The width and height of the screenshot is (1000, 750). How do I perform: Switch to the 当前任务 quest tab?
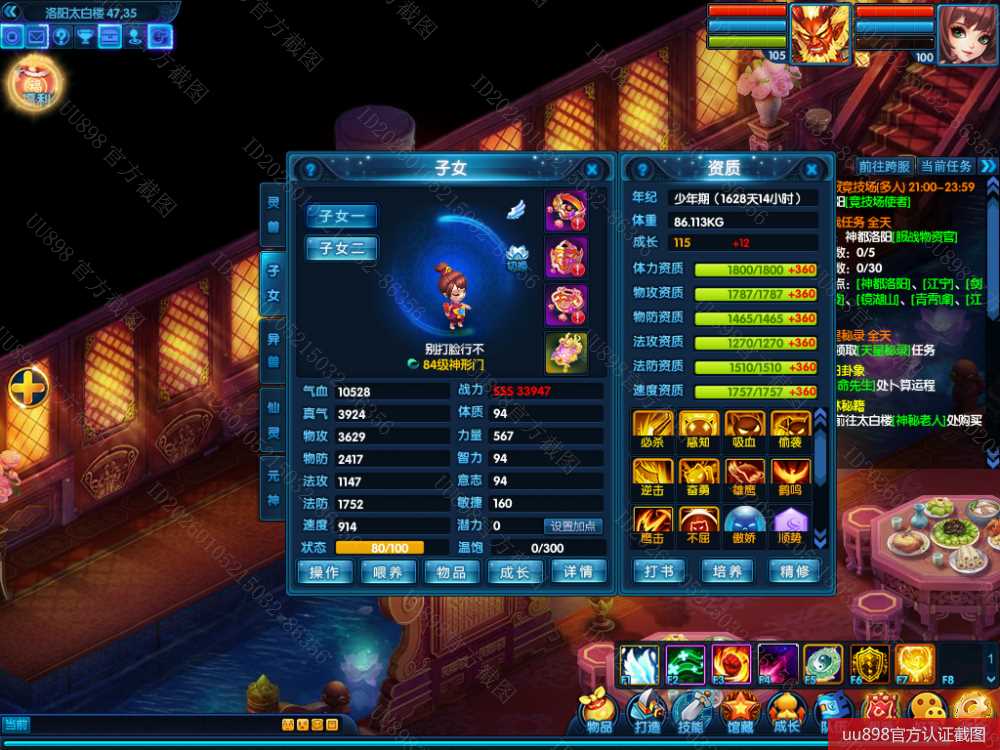click(945, 166)
